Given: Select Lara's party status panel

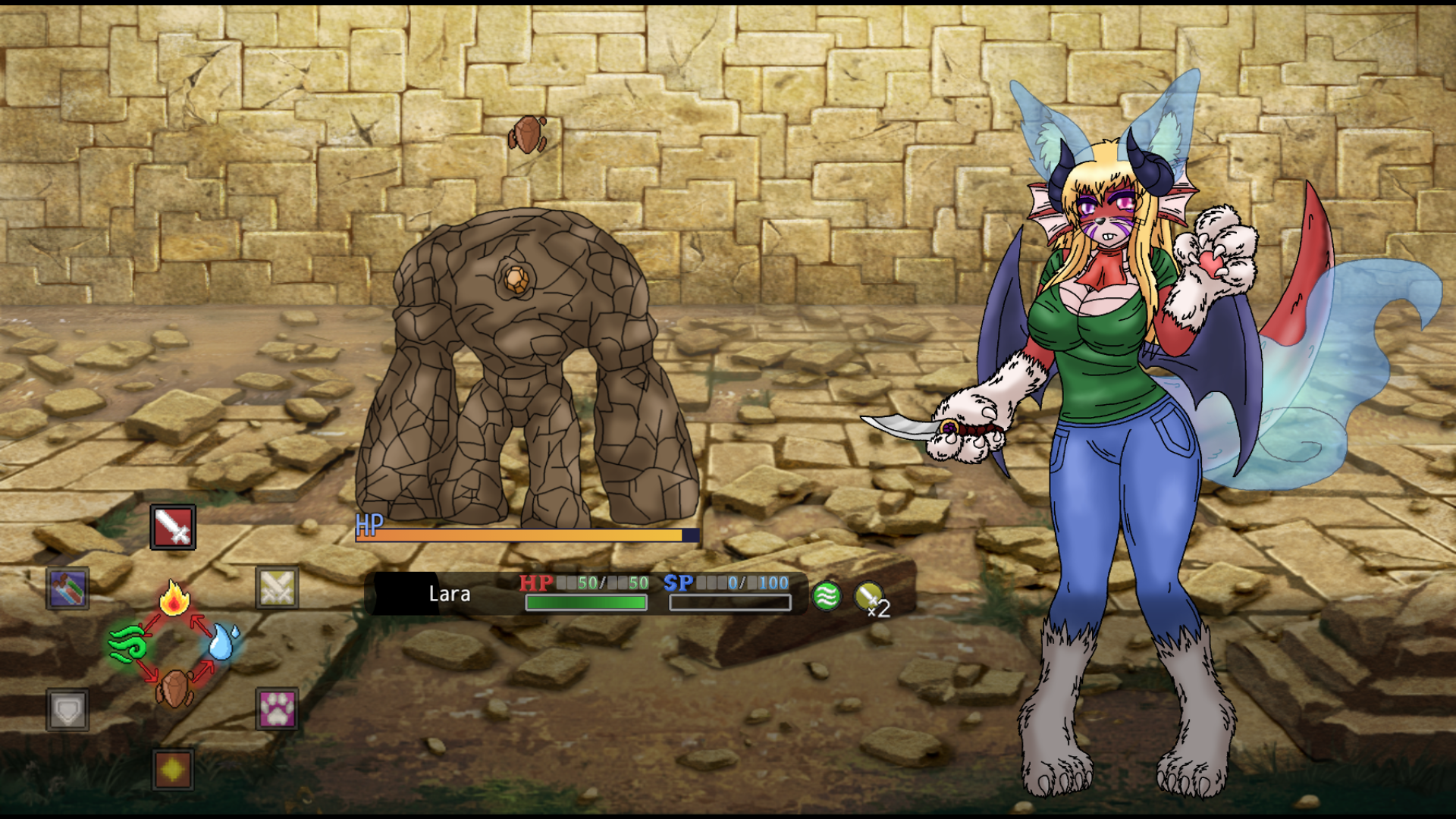Looking at the screenshot, I should [584, 594].
